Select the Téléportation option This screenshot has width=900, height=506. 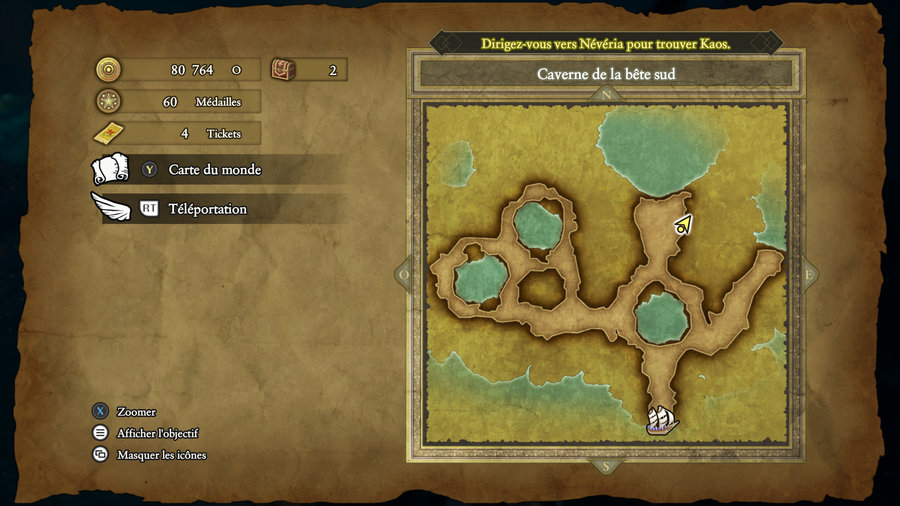207,209
